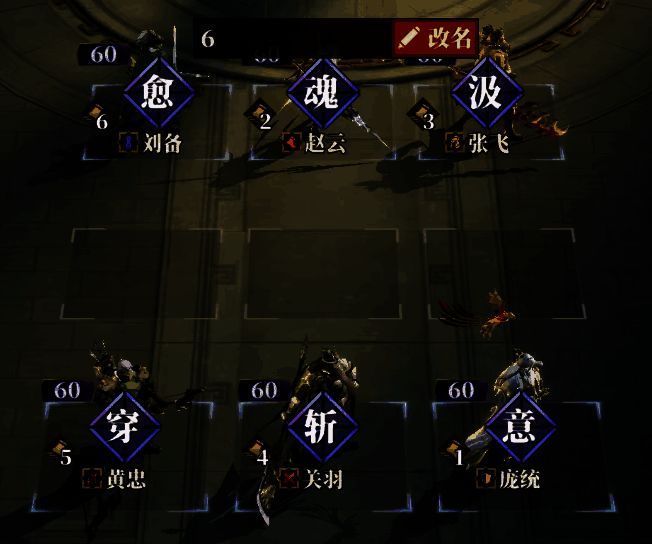Viewport: 652px width, 544px height.
Task: Edit the formation name field
Action: [x=292, y=39]
